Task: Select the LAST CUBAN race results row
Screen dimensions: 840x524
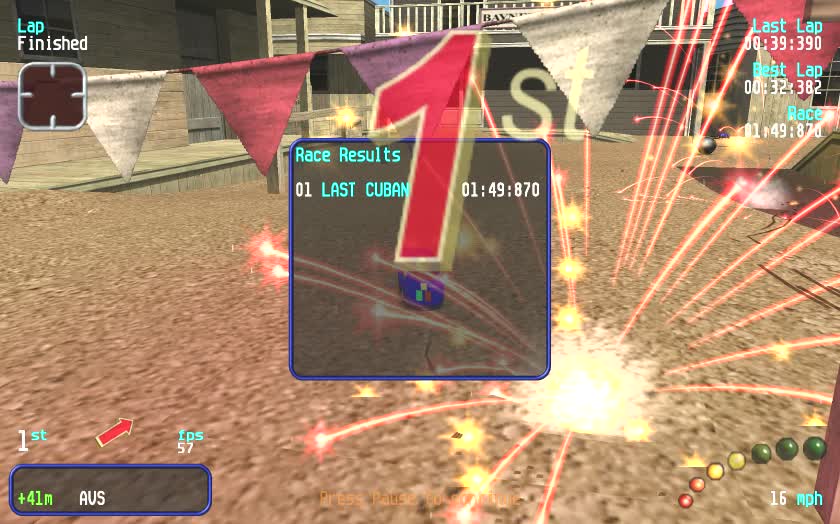Action: 418,190
